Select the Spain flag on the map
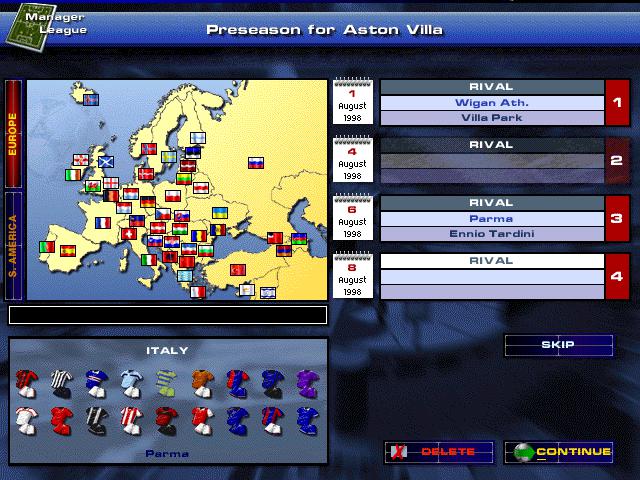This screenshot has height=480, width=640. (x=68, y=250)
